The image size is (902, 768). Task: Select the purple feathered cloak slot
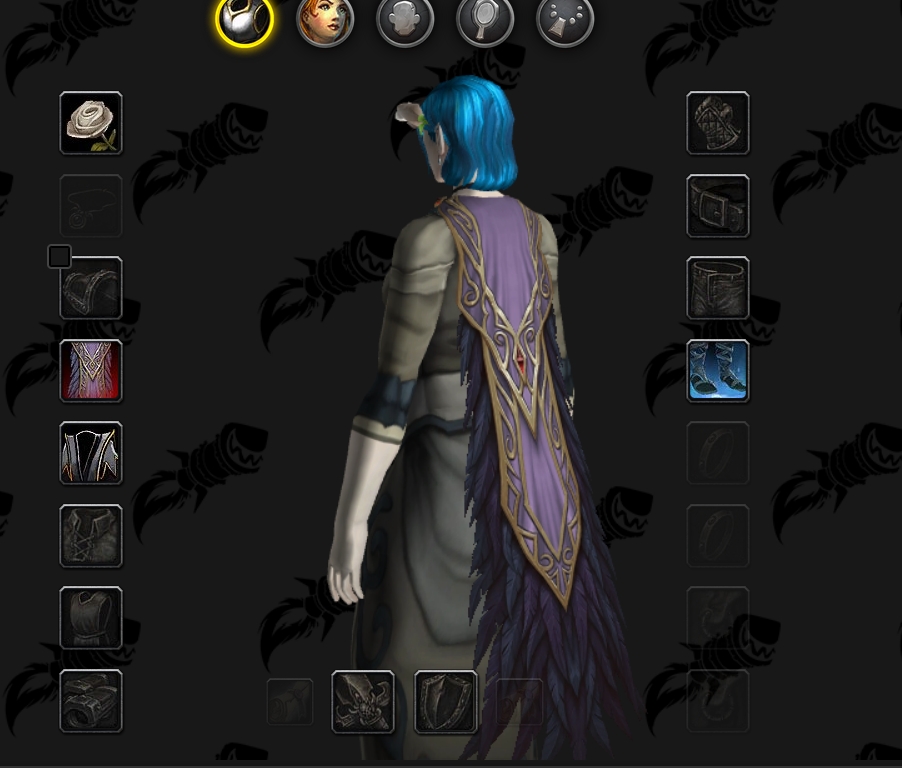pyautogui.click(x=91, y=371)
